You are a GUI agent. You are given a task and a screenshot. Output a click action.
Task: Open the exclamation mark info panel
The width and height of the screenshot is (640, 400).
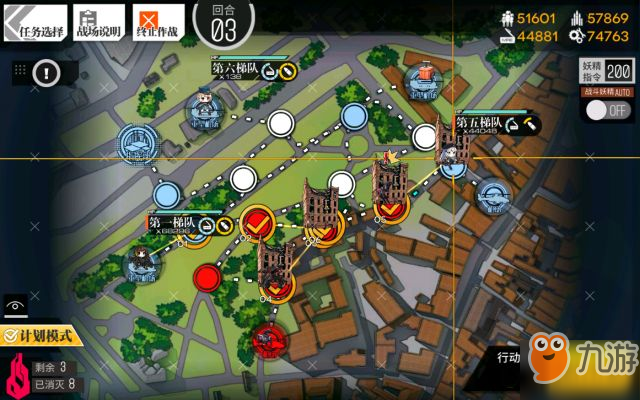click(47, 72)
